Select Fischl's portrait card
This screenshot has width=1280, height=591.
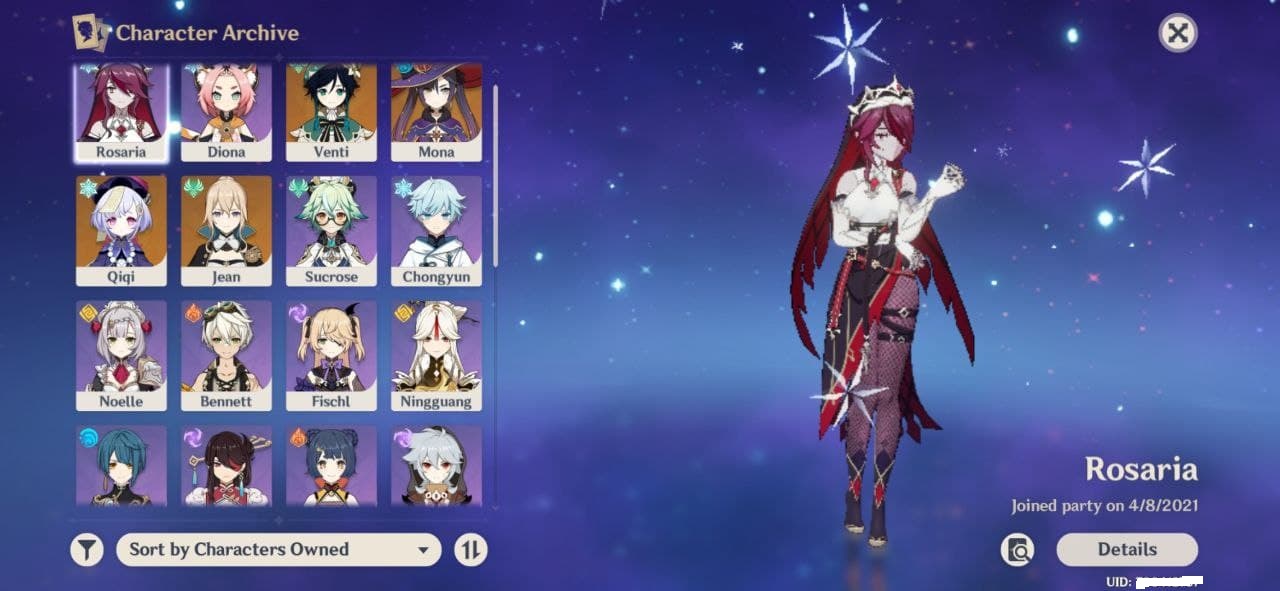coord(331,356)
